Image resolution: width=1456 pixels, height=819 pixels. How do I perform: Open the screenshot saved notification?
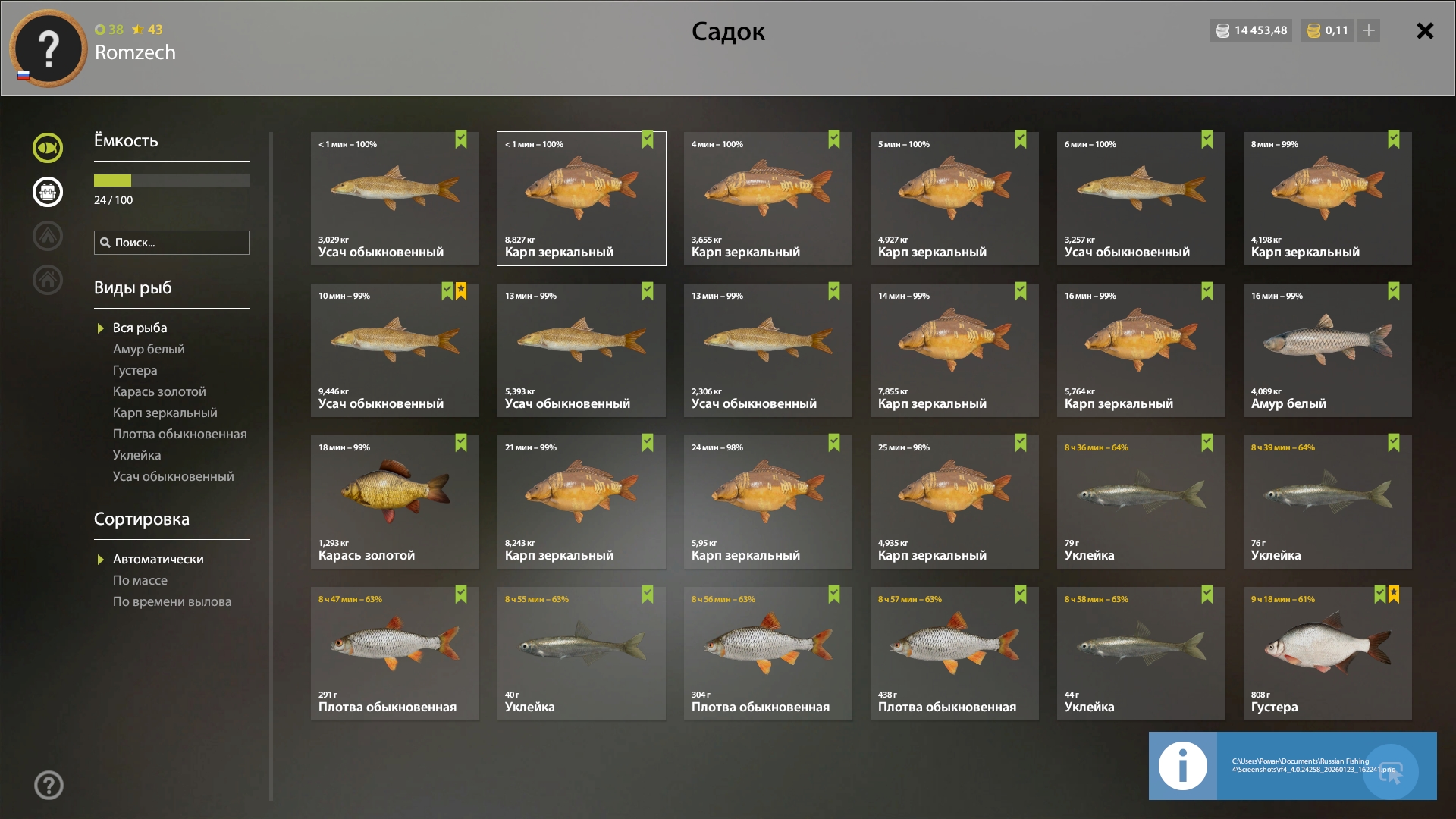coord(1292,766)
